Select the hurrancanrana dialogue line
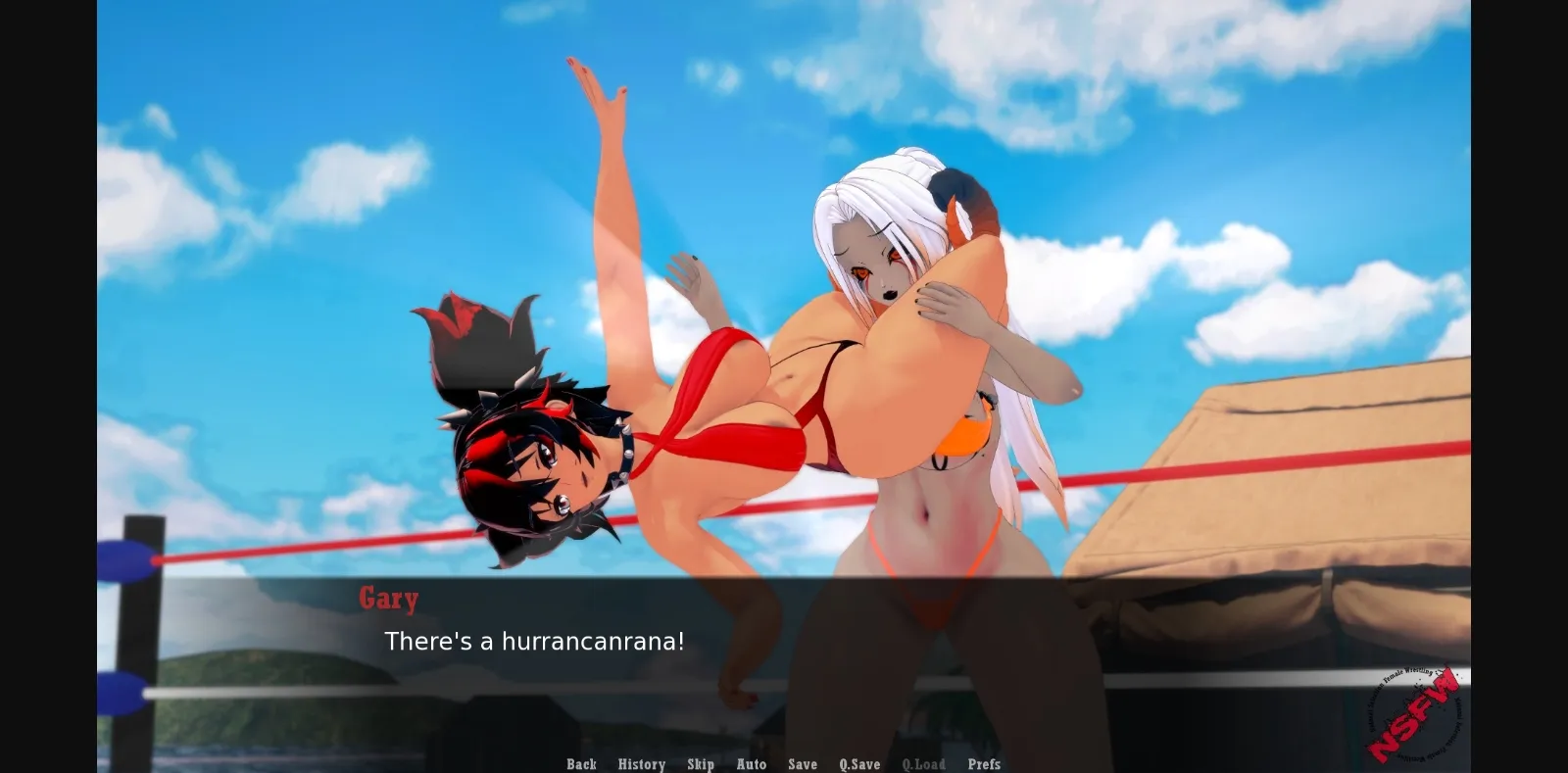Image resolution: width=1568 pixels, height=773 pixels. click(x=536, y=643)
